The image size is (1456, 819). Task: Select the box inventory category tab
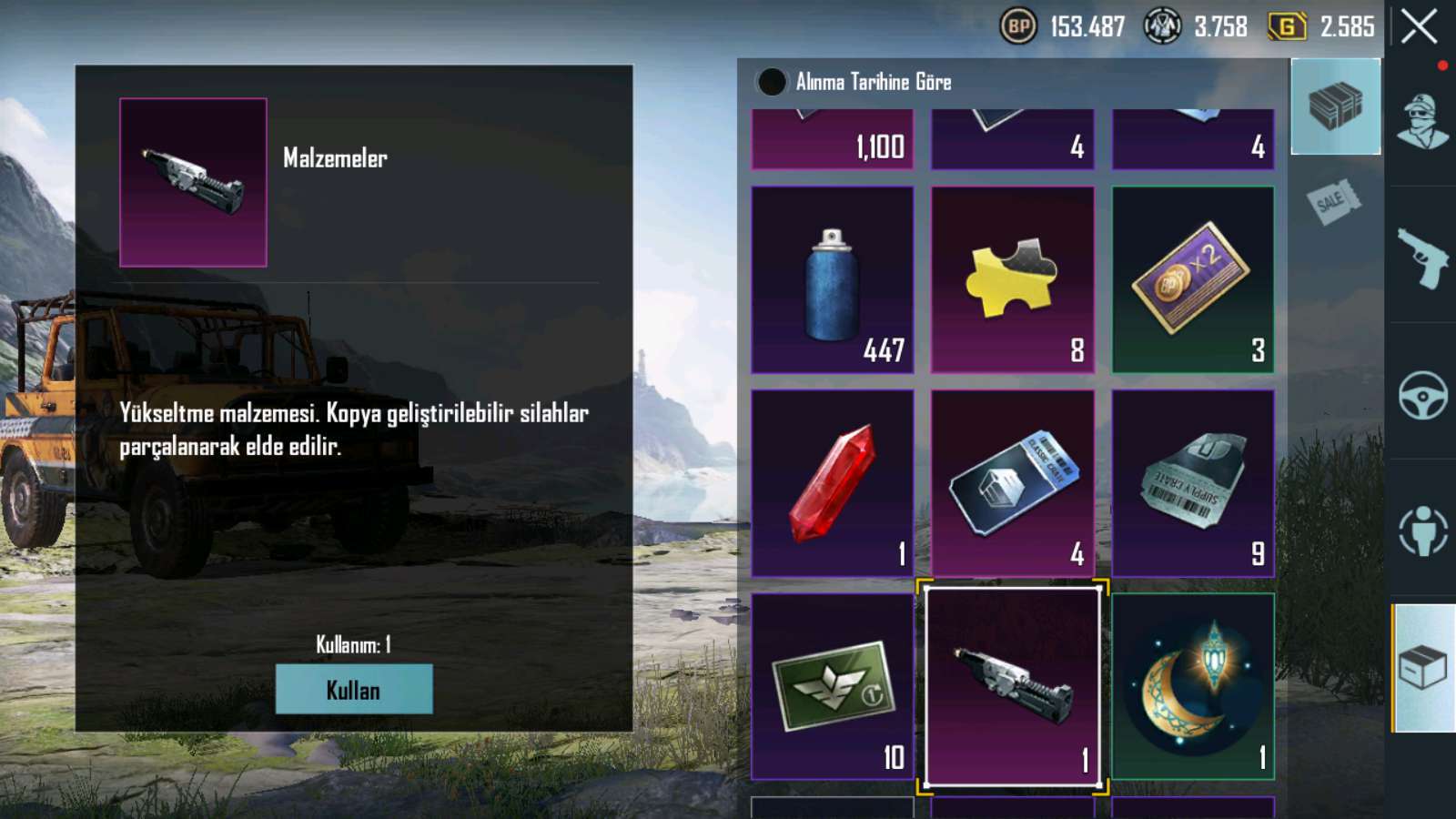tap(1423, 669)
